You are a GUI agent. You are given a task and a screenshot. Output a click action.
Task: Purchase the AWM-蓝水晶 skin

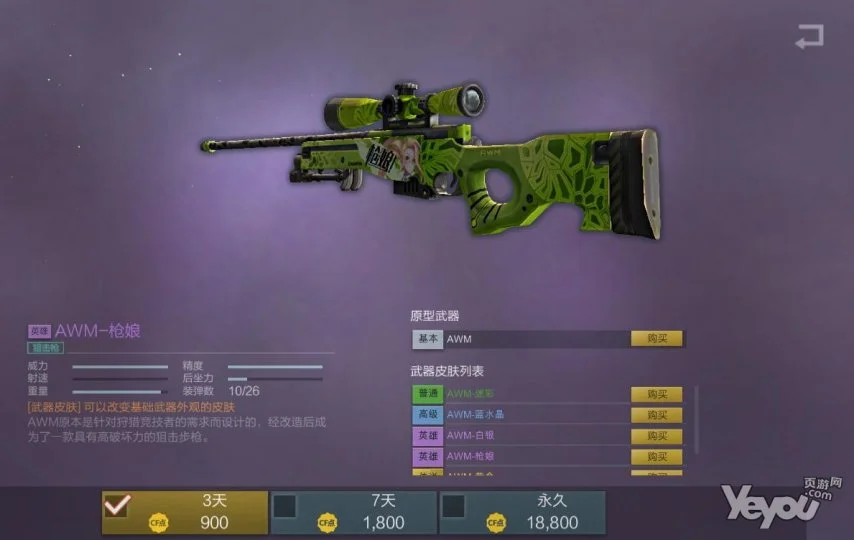tap(656, 415)
